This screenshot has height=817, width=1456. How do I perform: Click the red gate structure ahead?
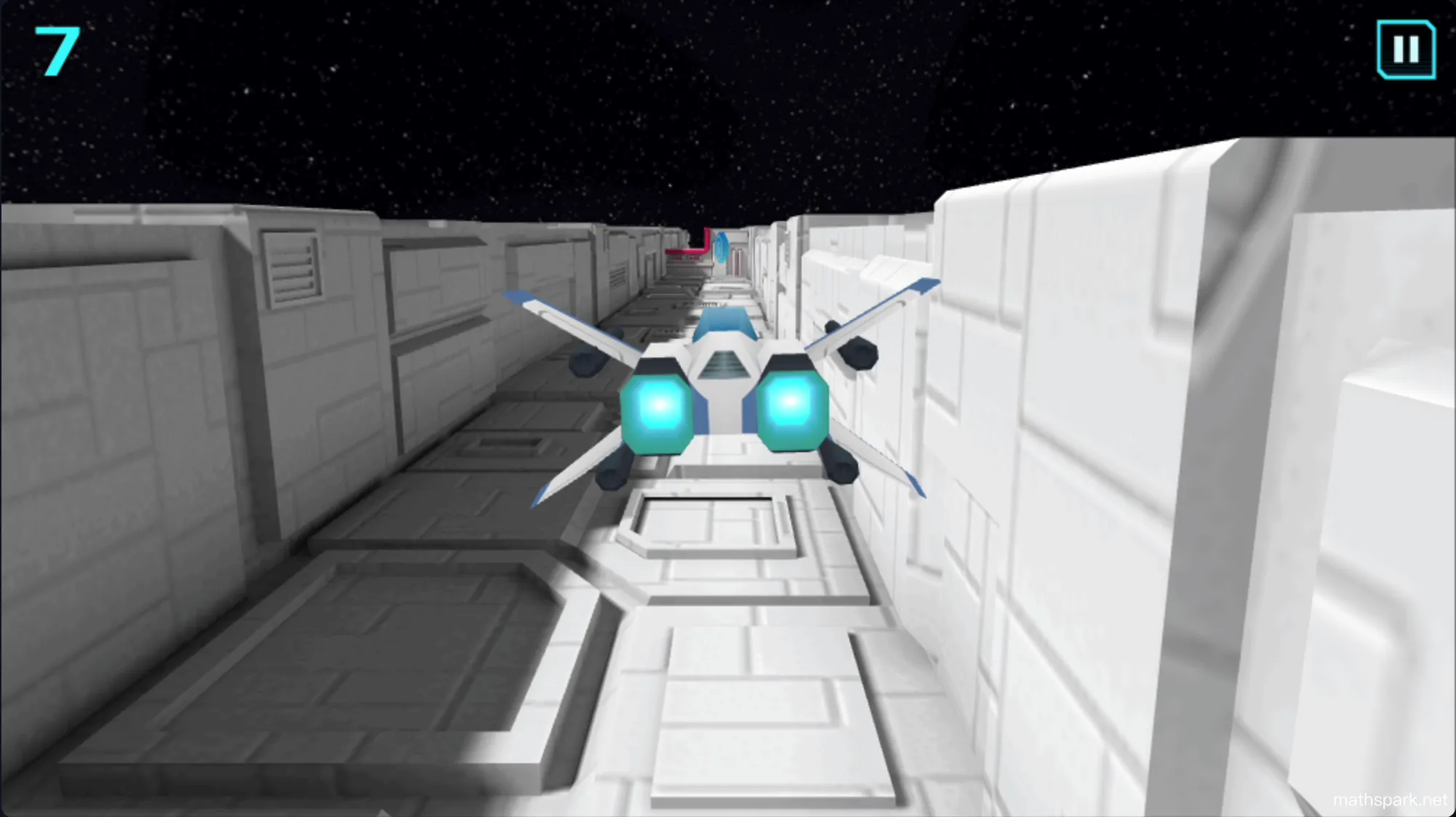[688, 249]
